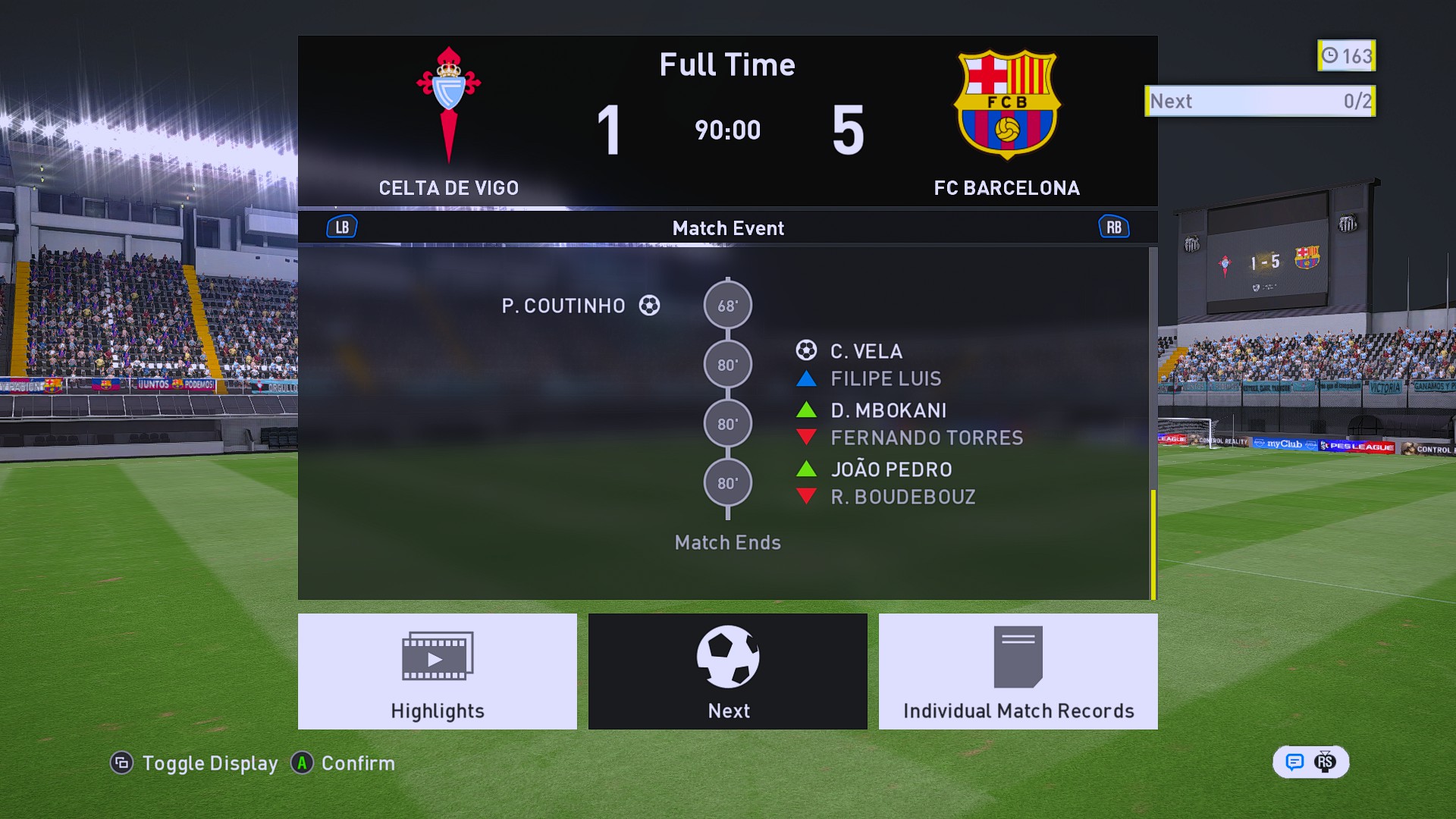
Task: Select the C. Vela goal event row
Action: [865, 351]
